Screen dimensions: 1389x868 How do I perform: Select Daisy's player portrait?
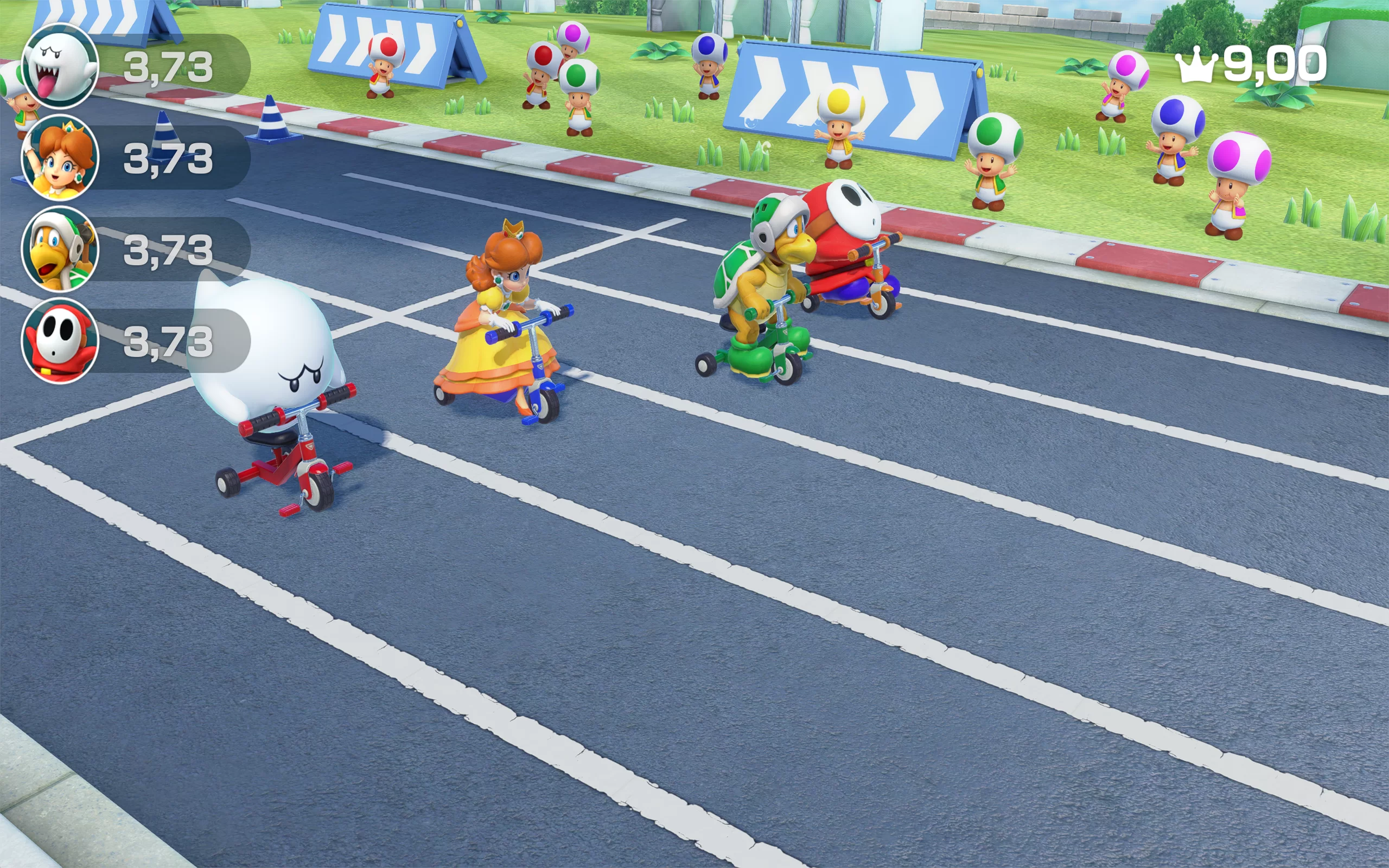[60, 157]
